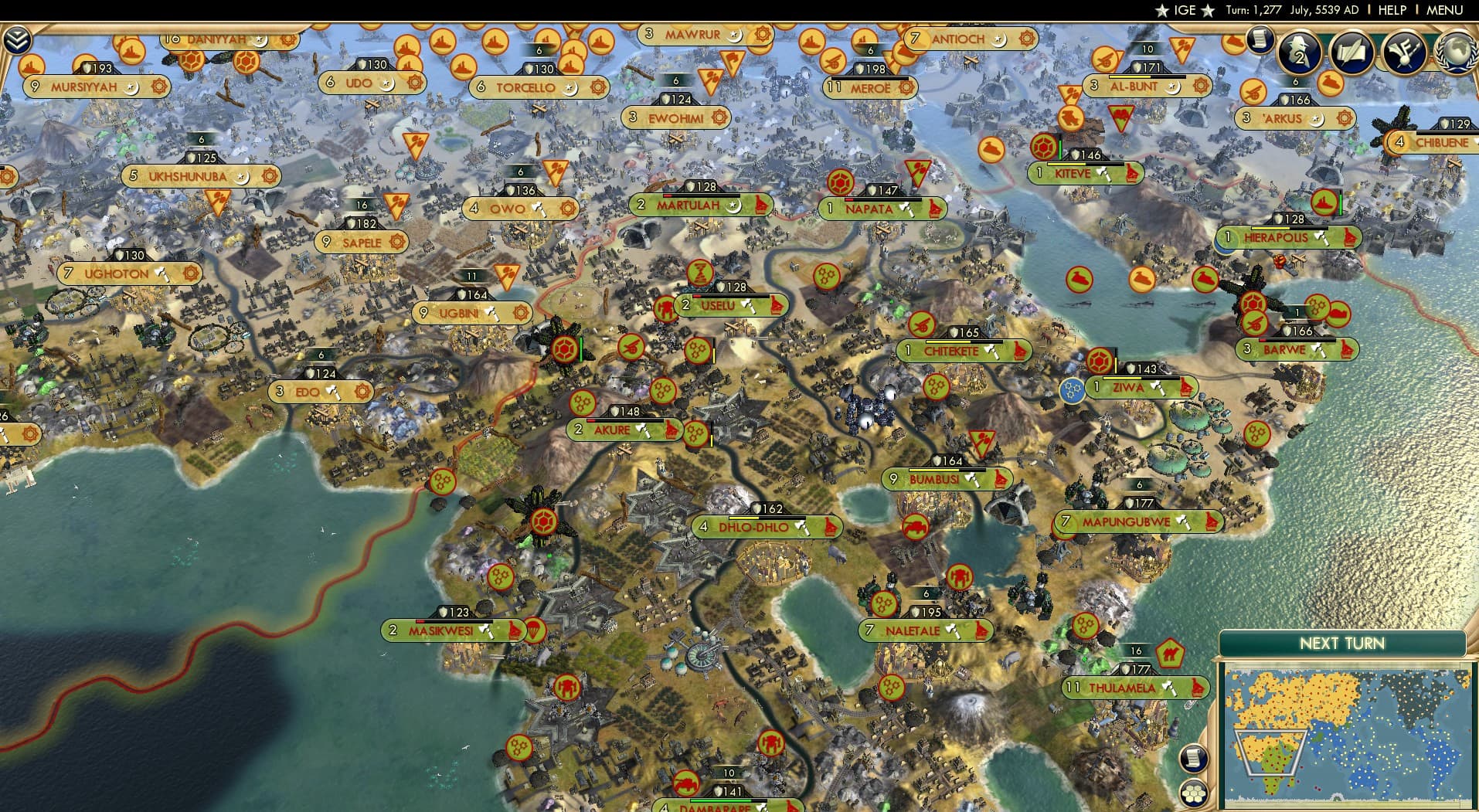
Task: Open the Great Works quill-and-scroll icon
Action: (x=1354, y=53)
